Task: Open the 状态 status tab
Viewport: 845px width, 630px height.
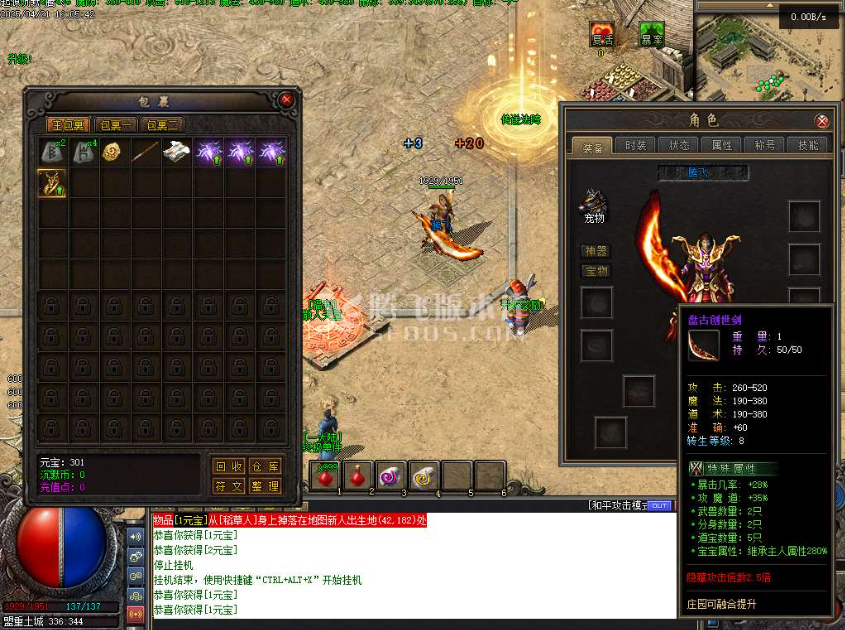Action: (679, 145)
